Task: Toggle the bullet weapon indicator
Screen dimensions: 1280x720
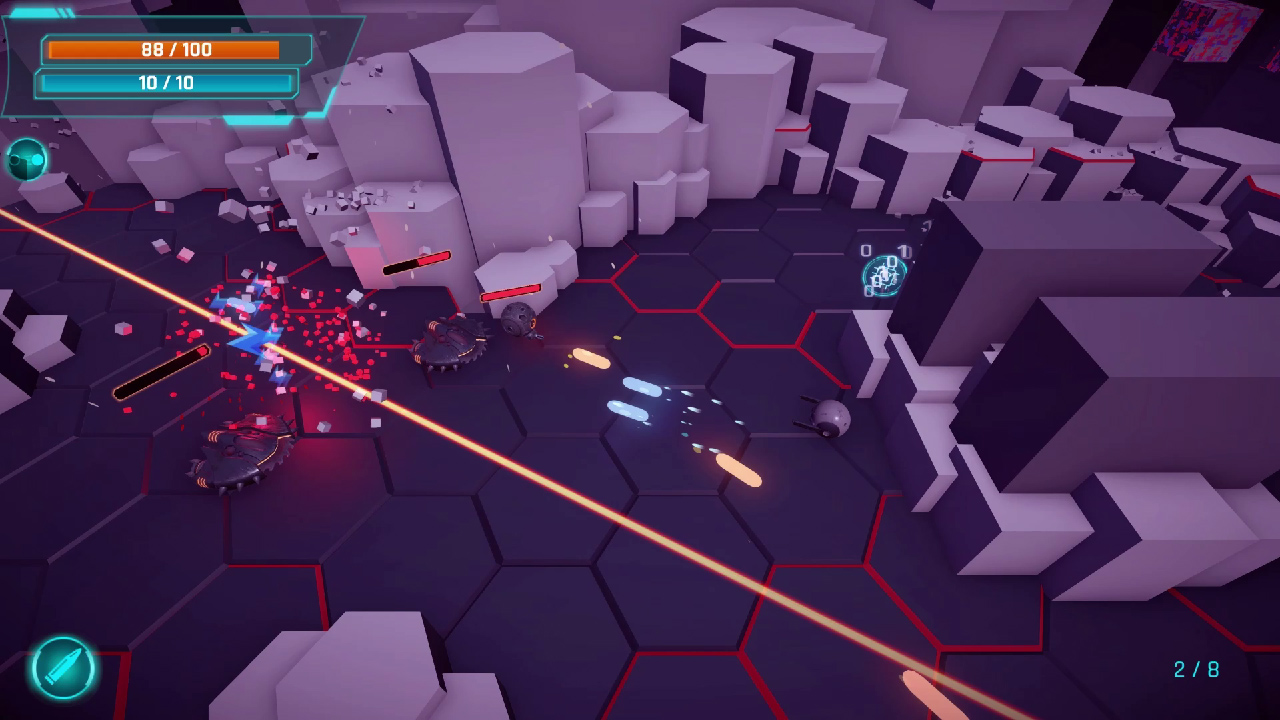Action: pos(62,669)
